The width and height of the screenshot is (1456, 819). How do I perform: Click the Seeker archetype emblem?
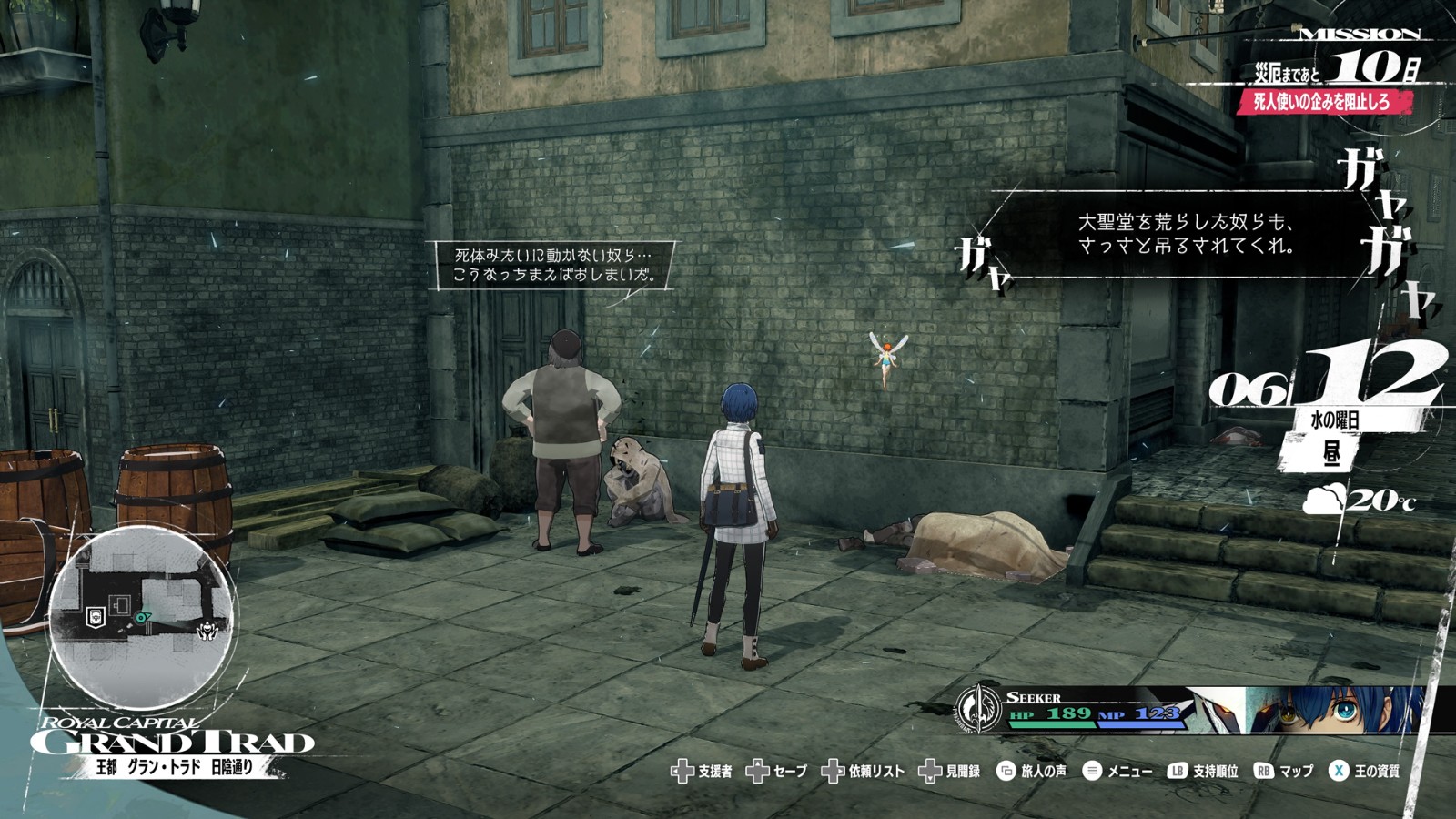coord(978,709)
